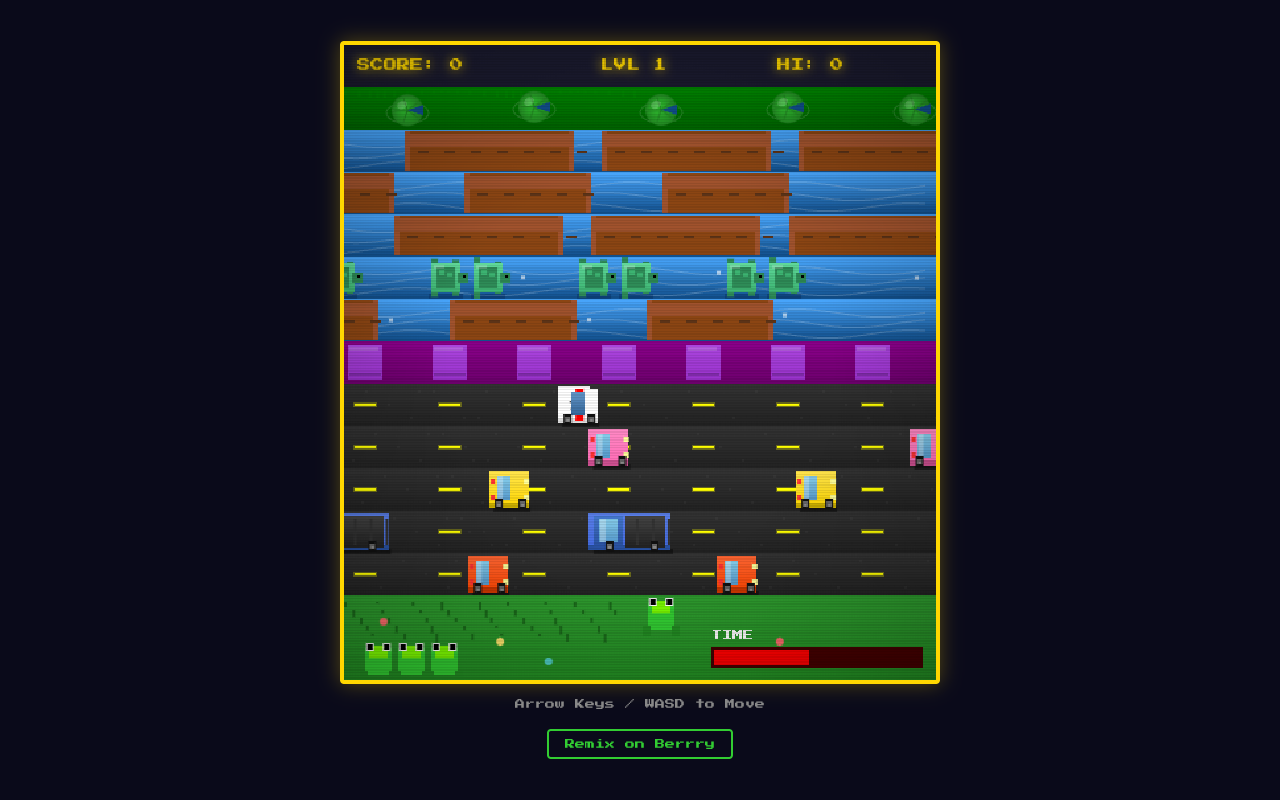Click the yellow taxi on the left
This screenshot has height=800, width=1280.
(x=510, y=489)
